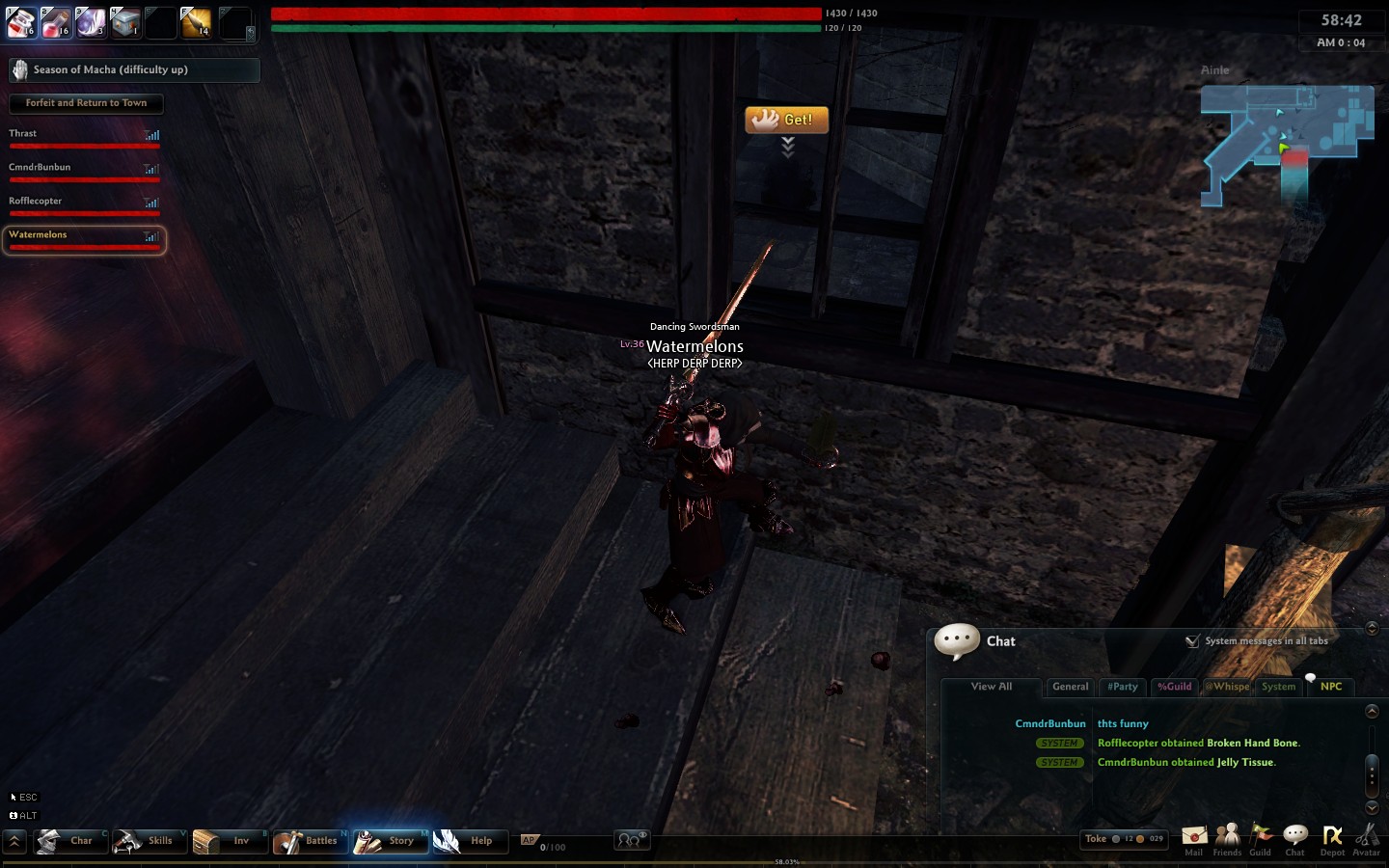Viewport: 1389px width, 868px height.
Task: Open the Story menu
Action: pyautogui.click(x=390, y=841)
